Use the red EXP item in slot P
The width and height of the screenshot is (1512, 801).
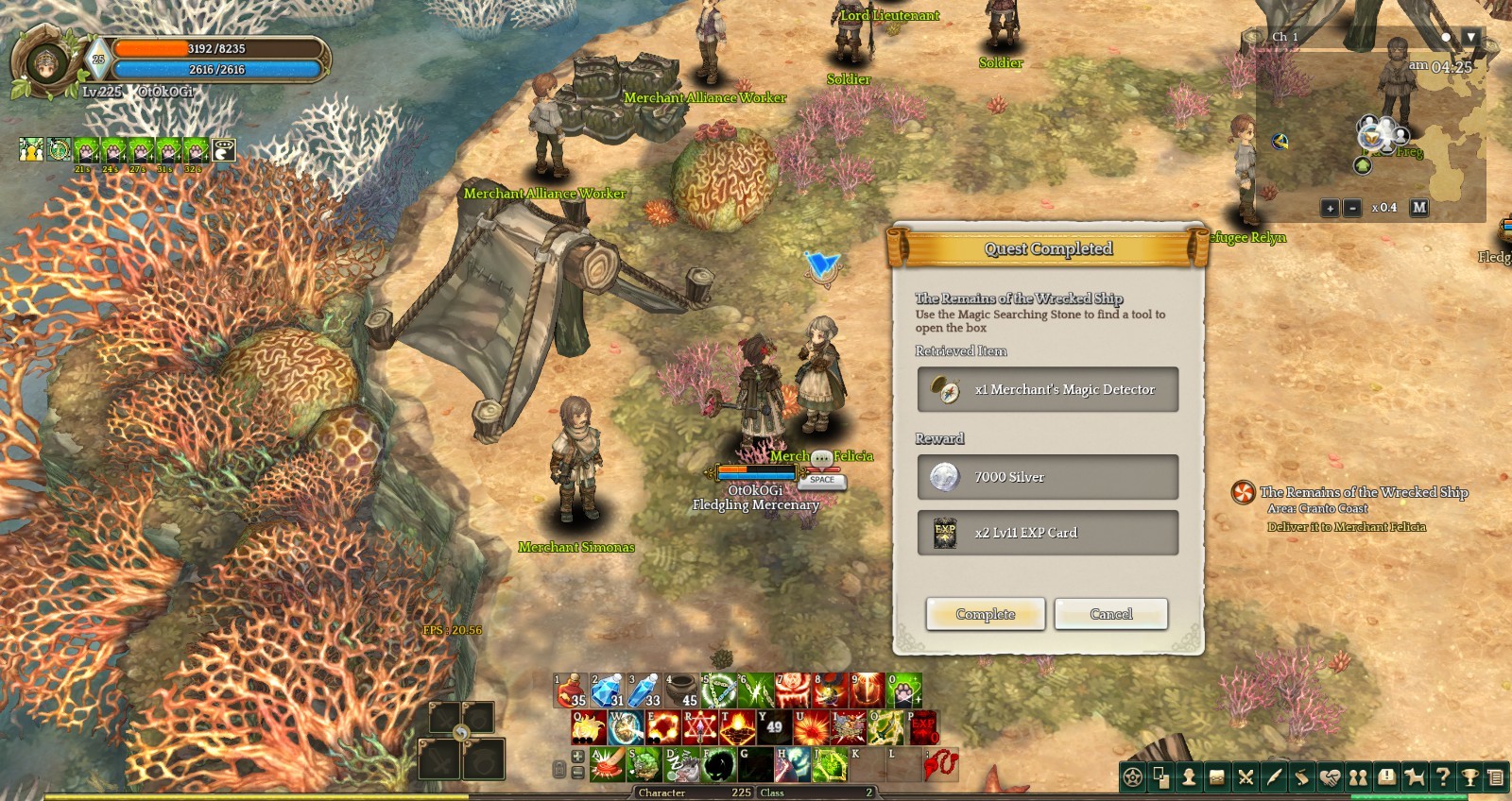click(922, 728)
